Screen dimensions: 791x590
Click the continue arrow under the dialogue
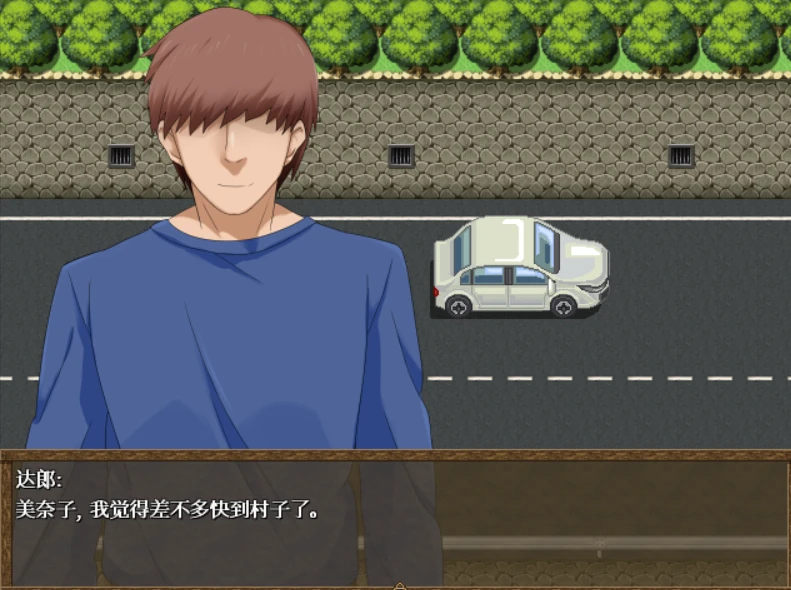point(399,585)
